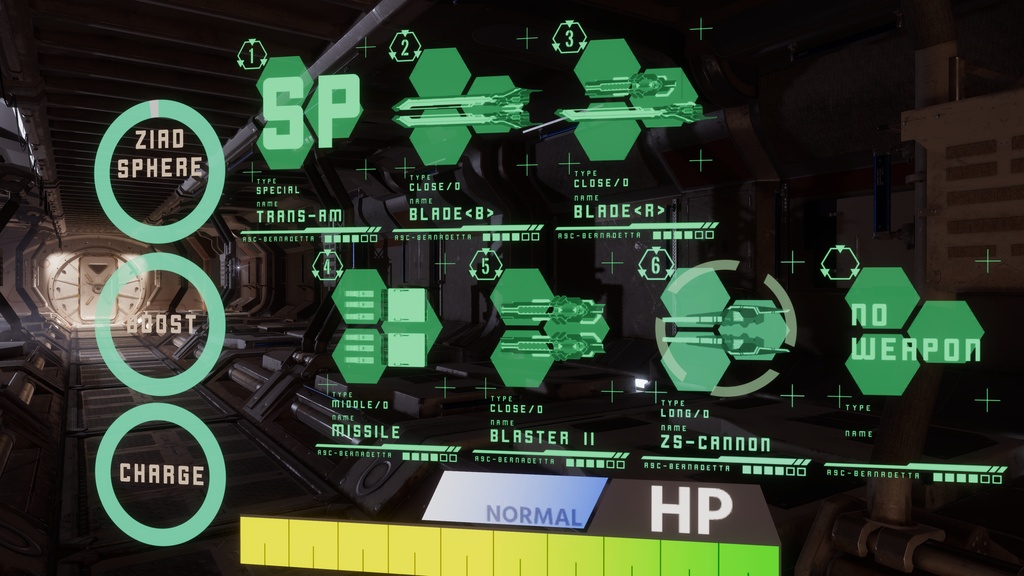Trigger the Boost ring button
1024x576 pixels.
(x=159, y=324)
